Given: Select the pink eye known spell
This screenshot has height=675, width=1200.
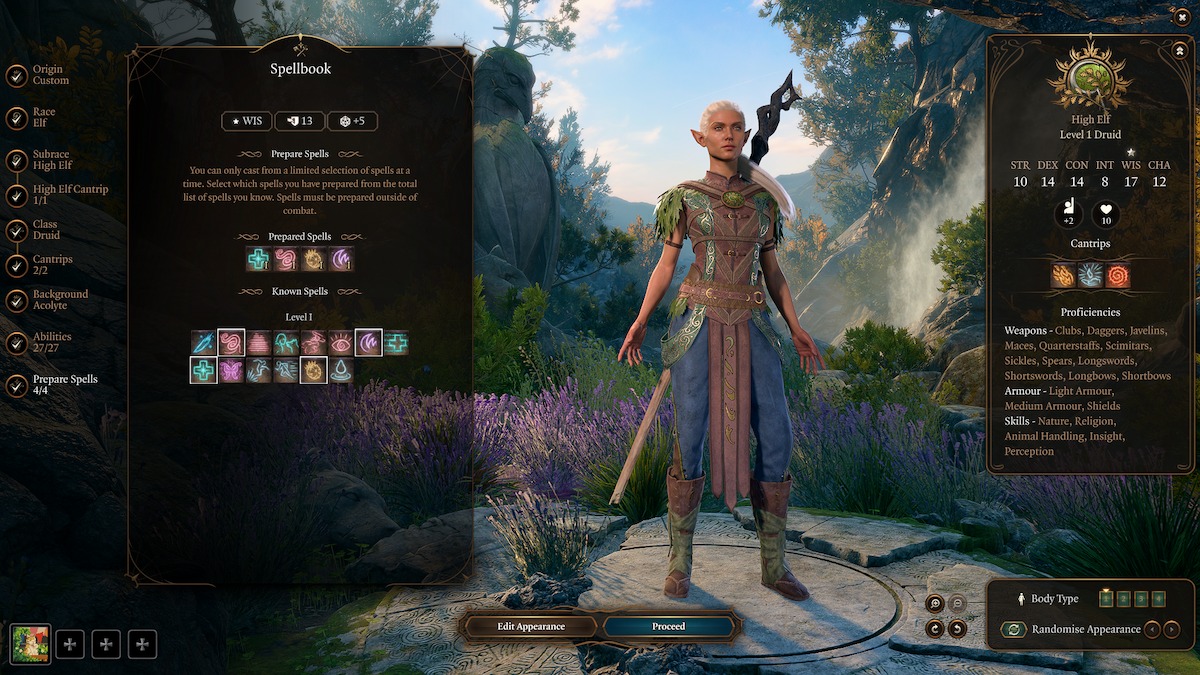Looking at the screenshot, I should click(x=341, y=343).
